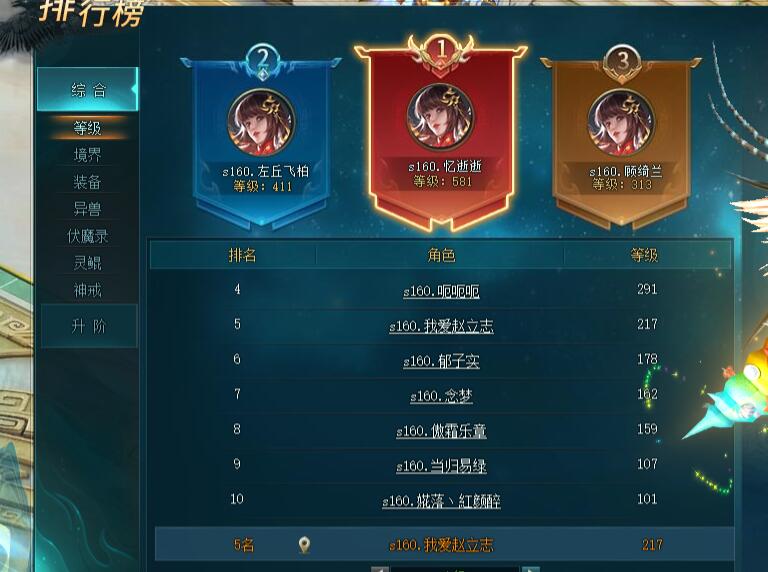
Task: Open rank 4 player 呃呃呃's profile
Action: tap(441, 292)
